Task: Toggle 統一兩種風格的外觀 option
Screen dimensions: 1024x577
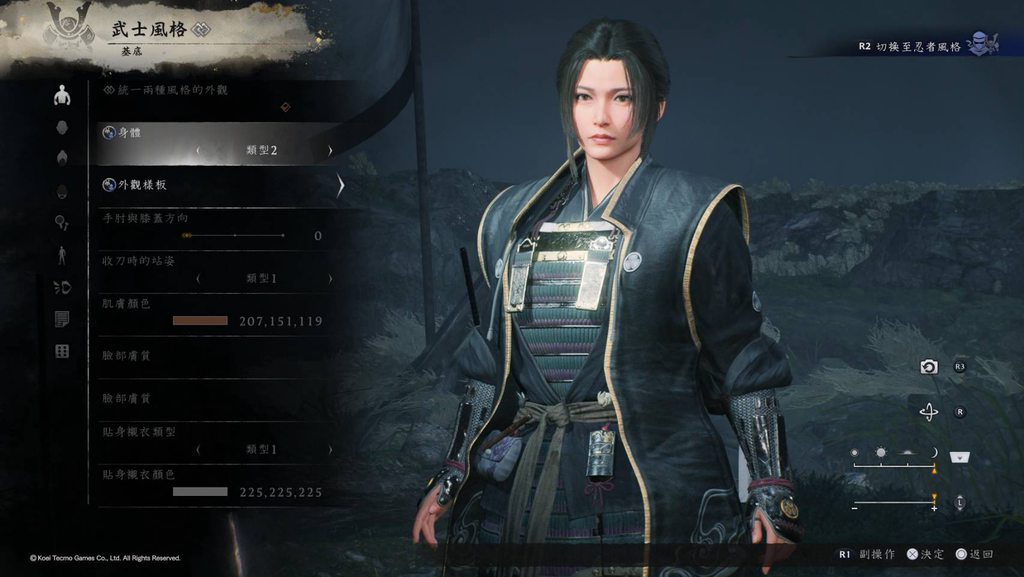Action: tap(286, 106)
